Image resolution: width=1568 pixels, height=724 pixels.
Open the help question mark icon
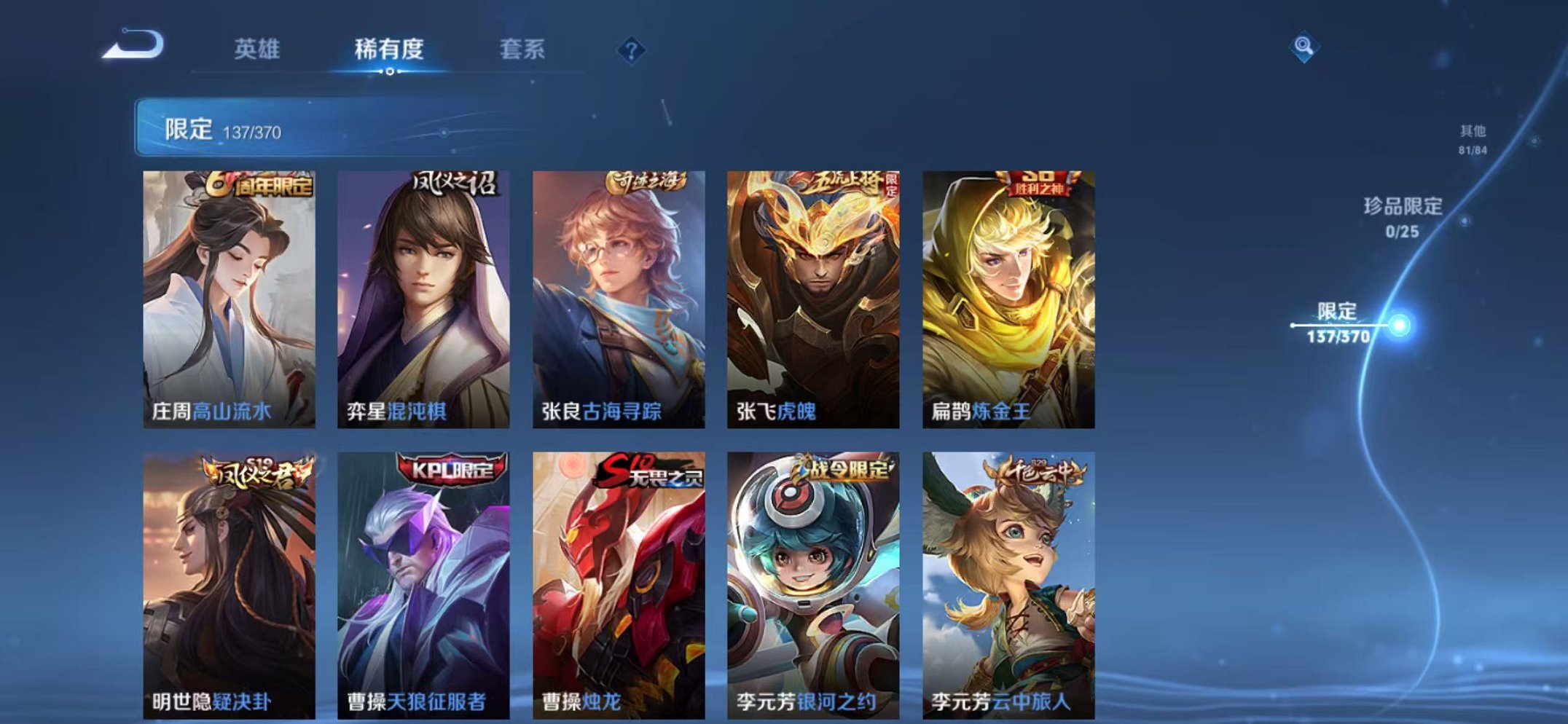(631, 50)
